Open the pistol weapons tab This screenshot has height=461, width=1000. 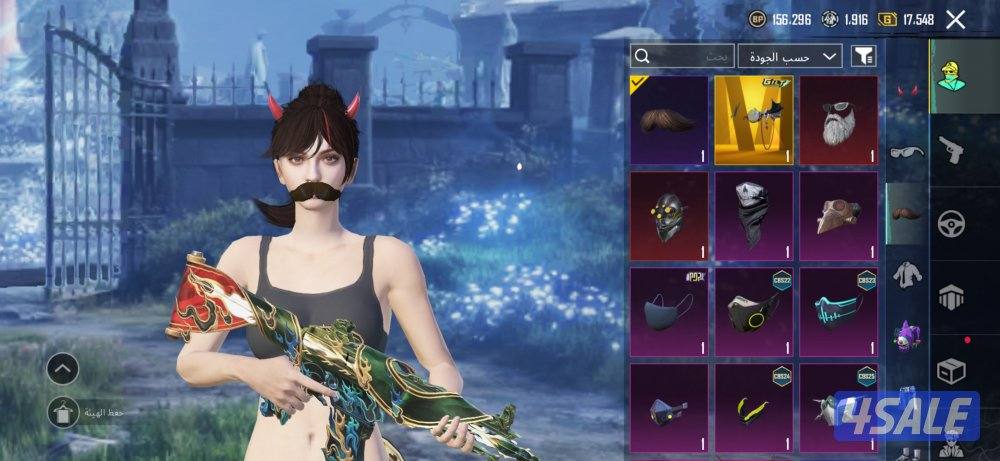951,150
